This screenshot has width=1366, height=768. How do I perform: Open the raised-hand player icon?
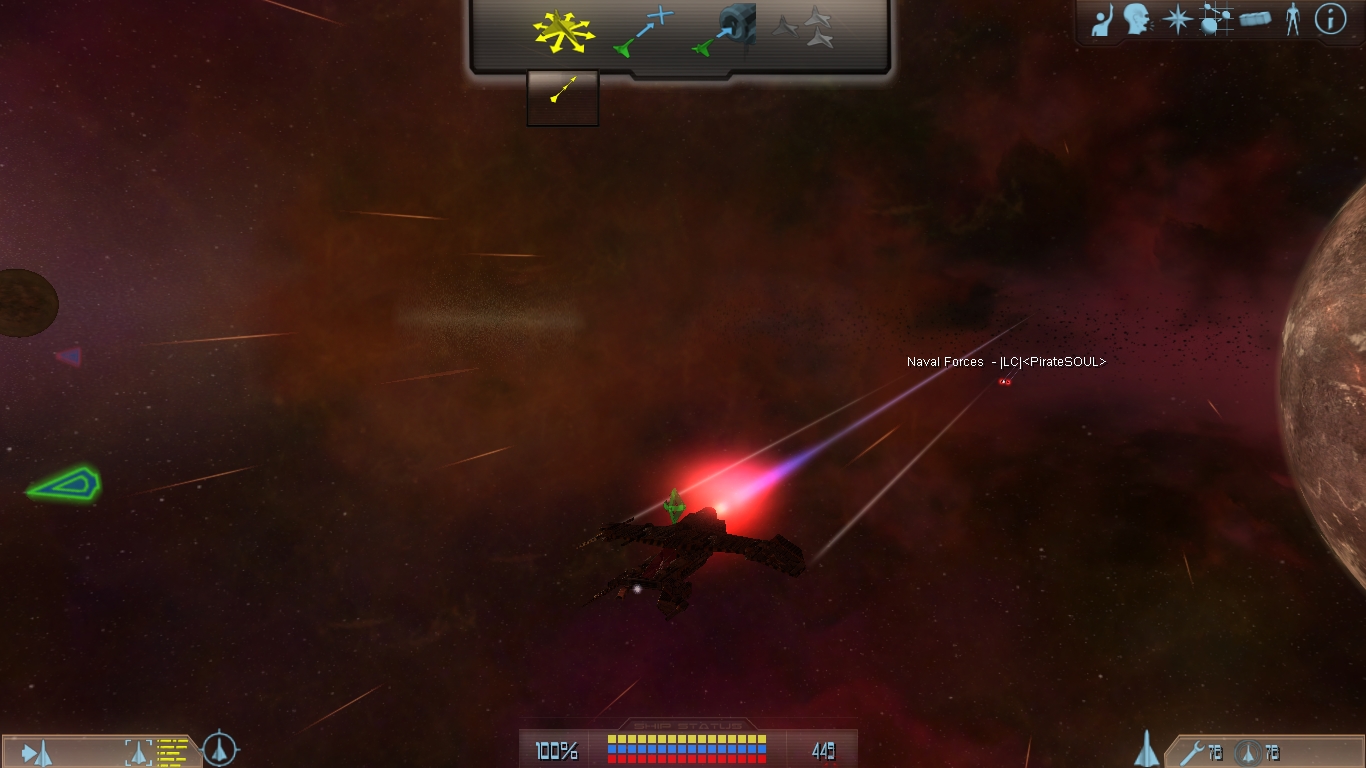tap(1102, 20)
